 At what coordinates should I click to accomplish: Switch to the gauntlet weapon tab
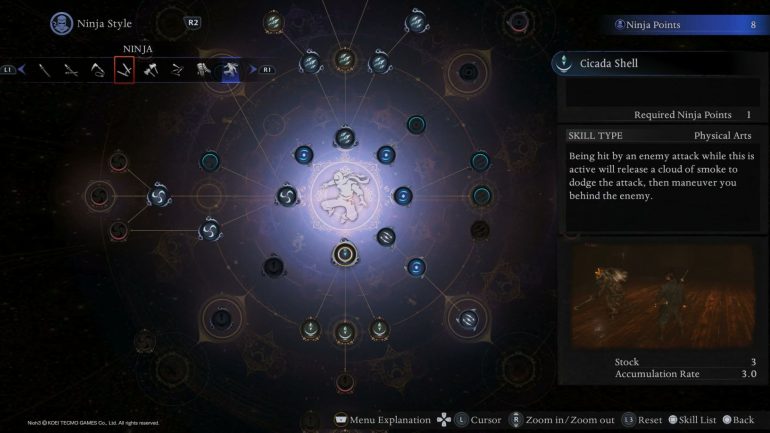click(x=203, y=70)
